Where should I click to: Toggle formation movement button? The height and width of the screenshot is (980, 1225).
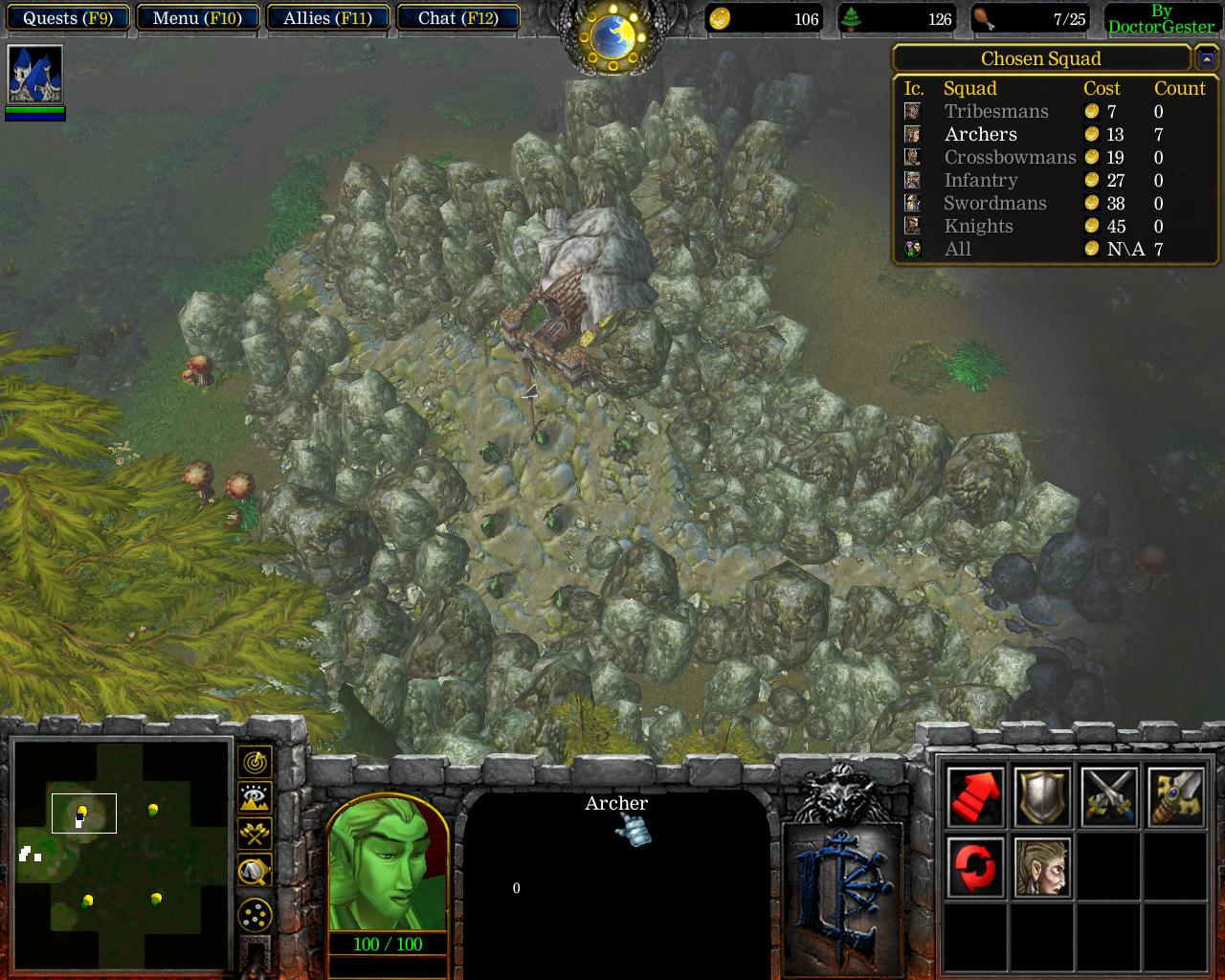[255, 916]
